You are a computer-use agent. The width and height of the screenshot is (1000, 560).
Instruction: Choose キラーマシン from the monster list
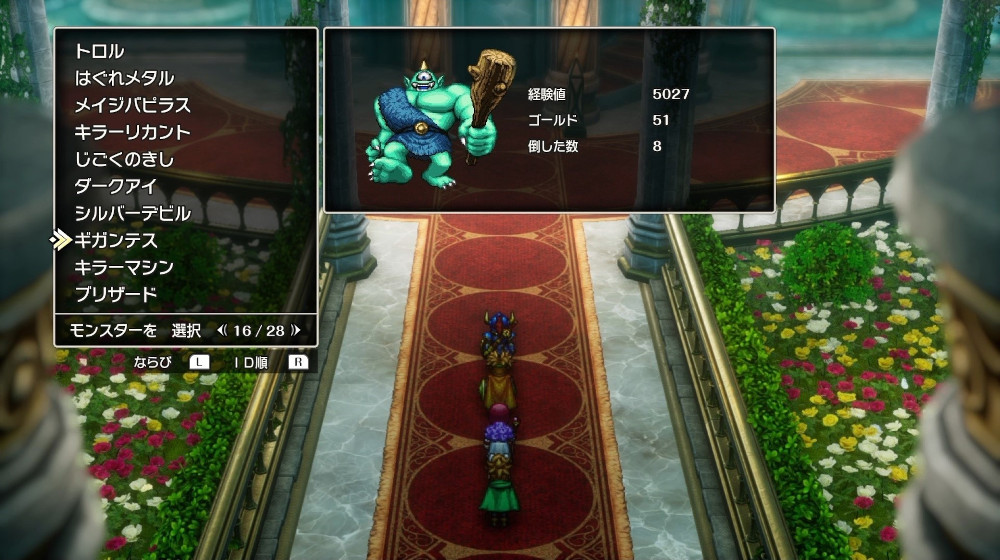124,267
